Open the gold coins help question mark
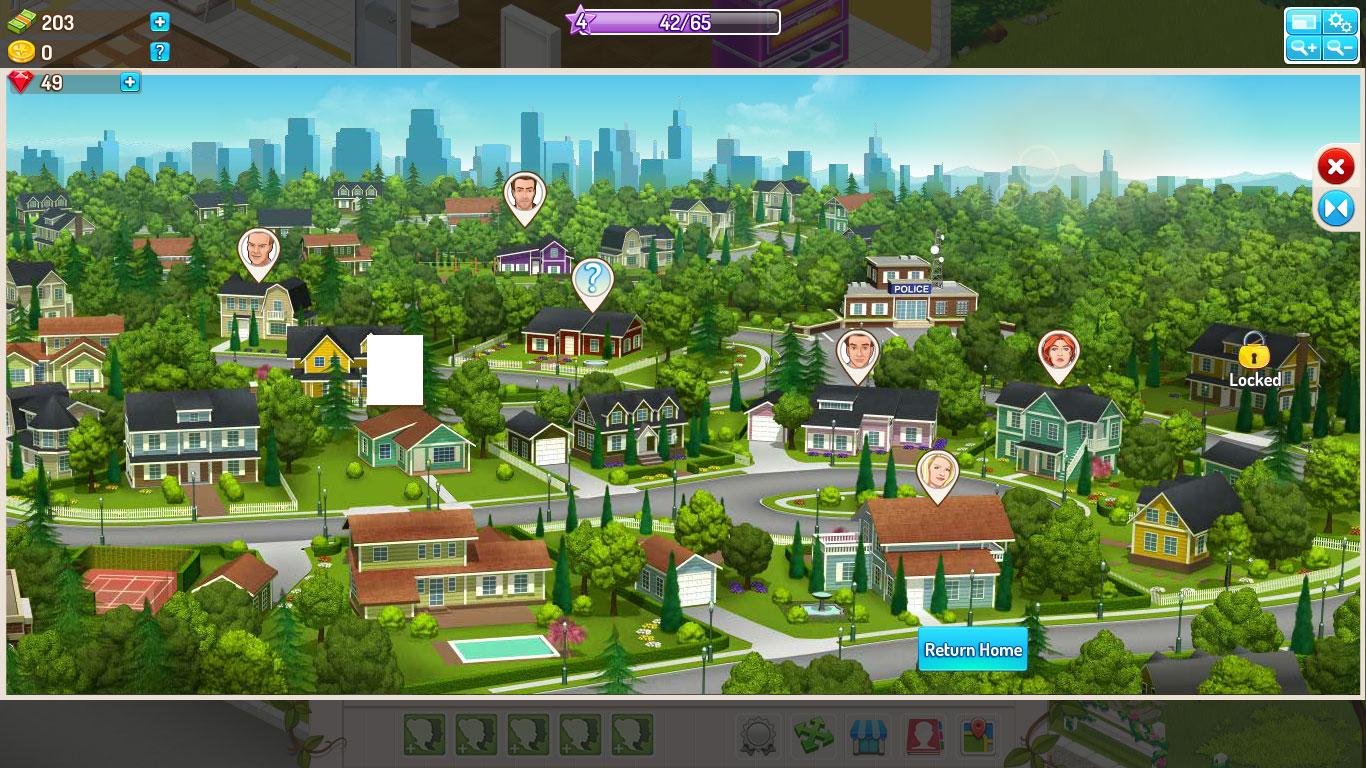 160,52
